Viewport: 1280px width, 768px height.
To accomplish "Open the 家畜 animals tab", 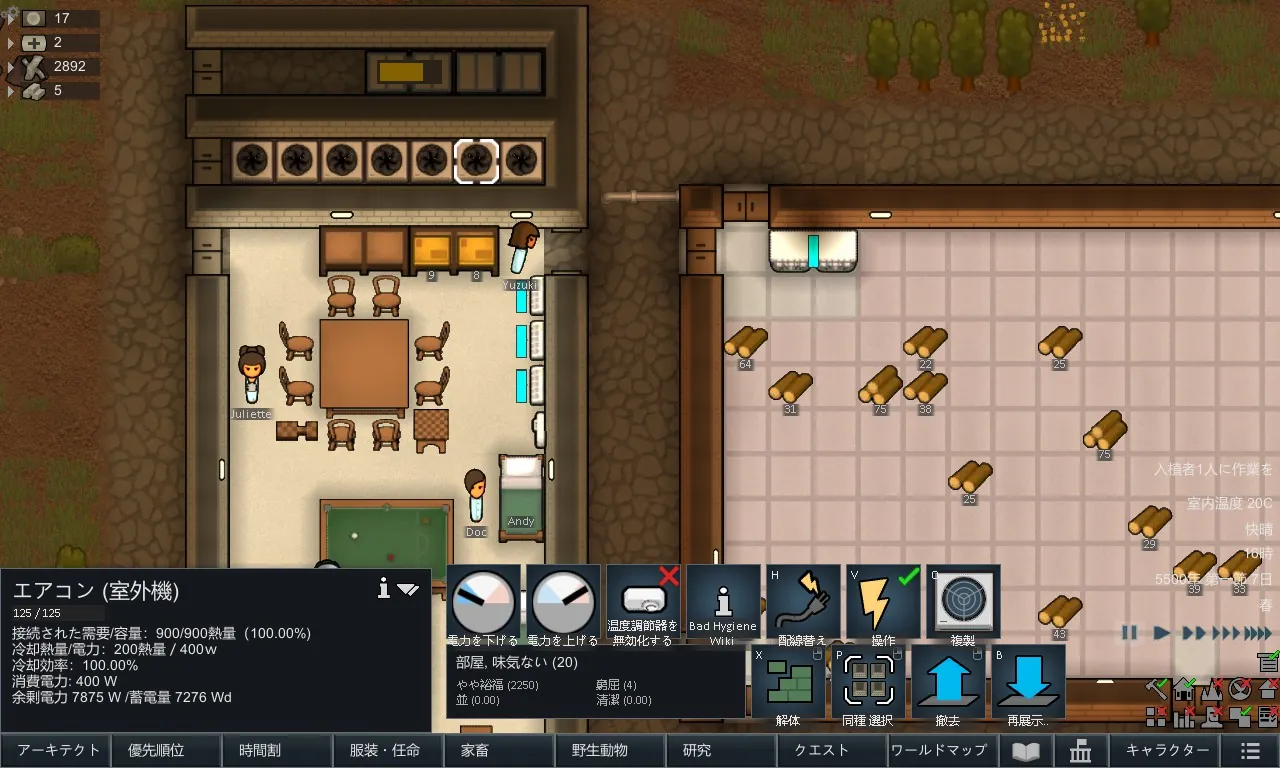I will coord(497,750).
